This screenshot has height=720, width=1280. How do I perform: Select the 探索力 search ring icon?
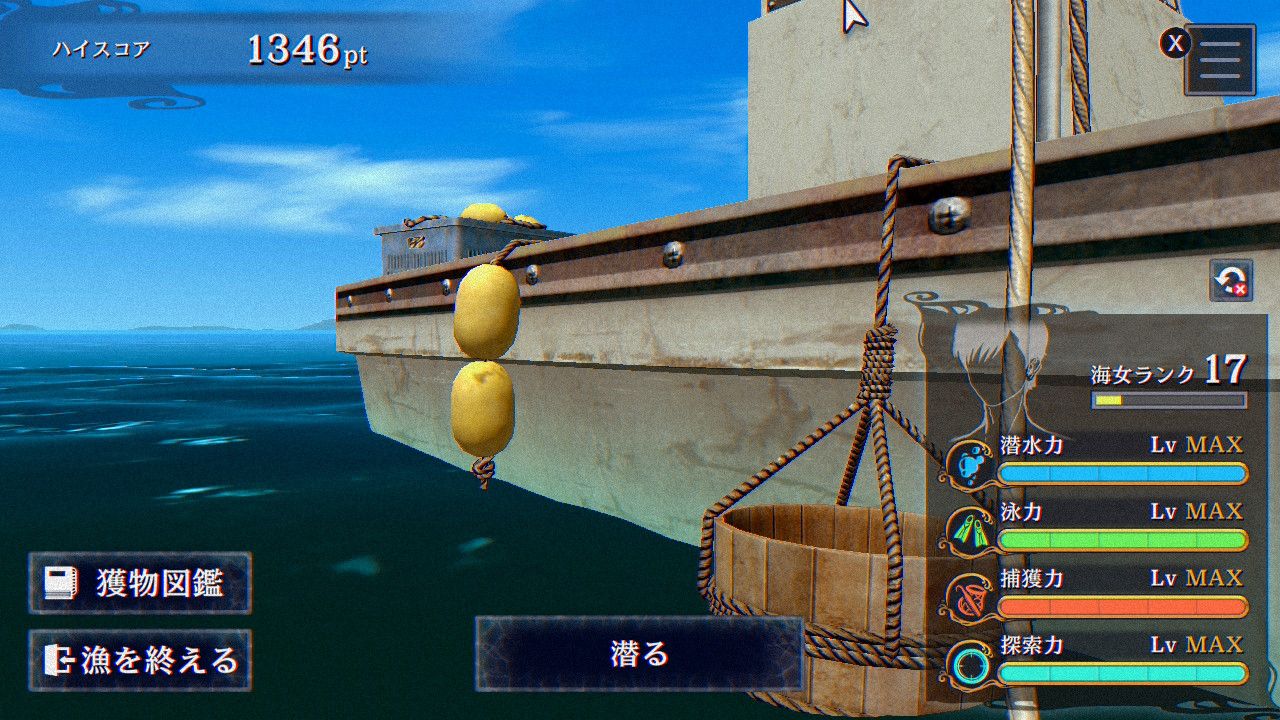coord(970,665)
